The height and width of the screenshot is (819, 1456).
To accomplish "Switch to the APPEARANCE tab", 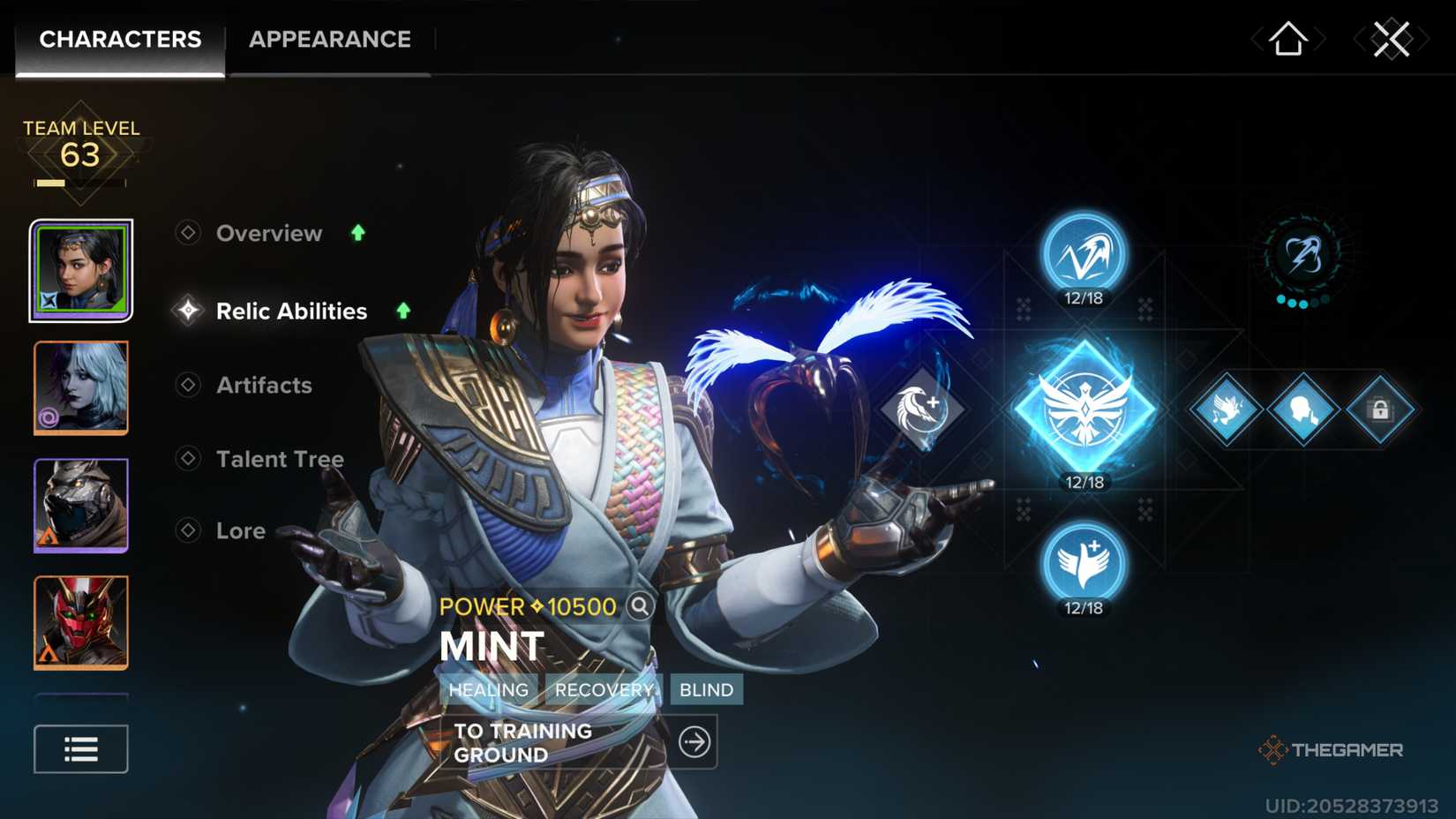I will click(329, 39).
